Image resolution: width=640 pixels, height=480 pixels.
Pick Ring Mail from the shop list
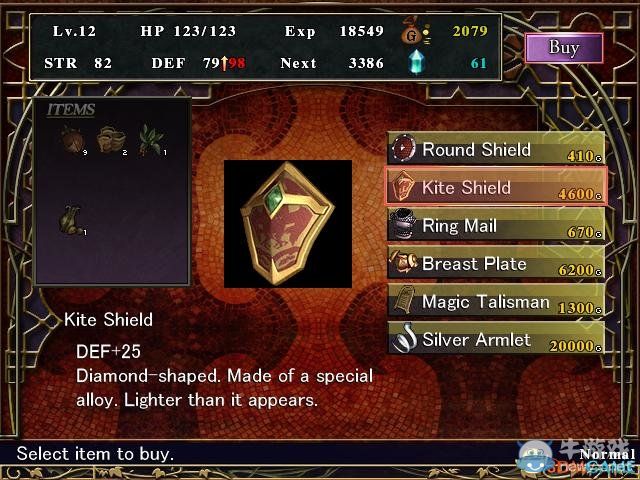496,226
